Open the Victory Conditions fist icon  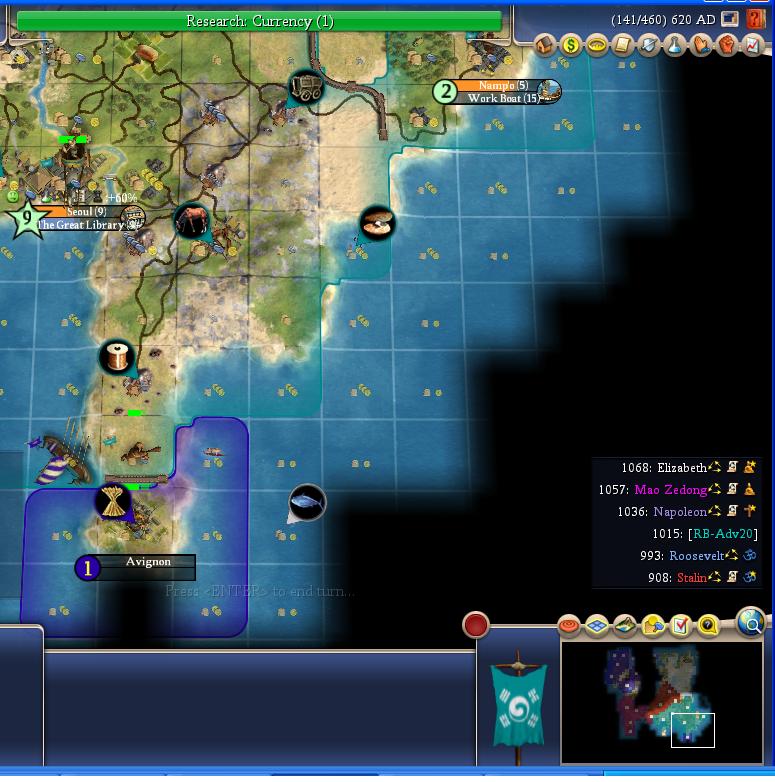pos(726,45)
